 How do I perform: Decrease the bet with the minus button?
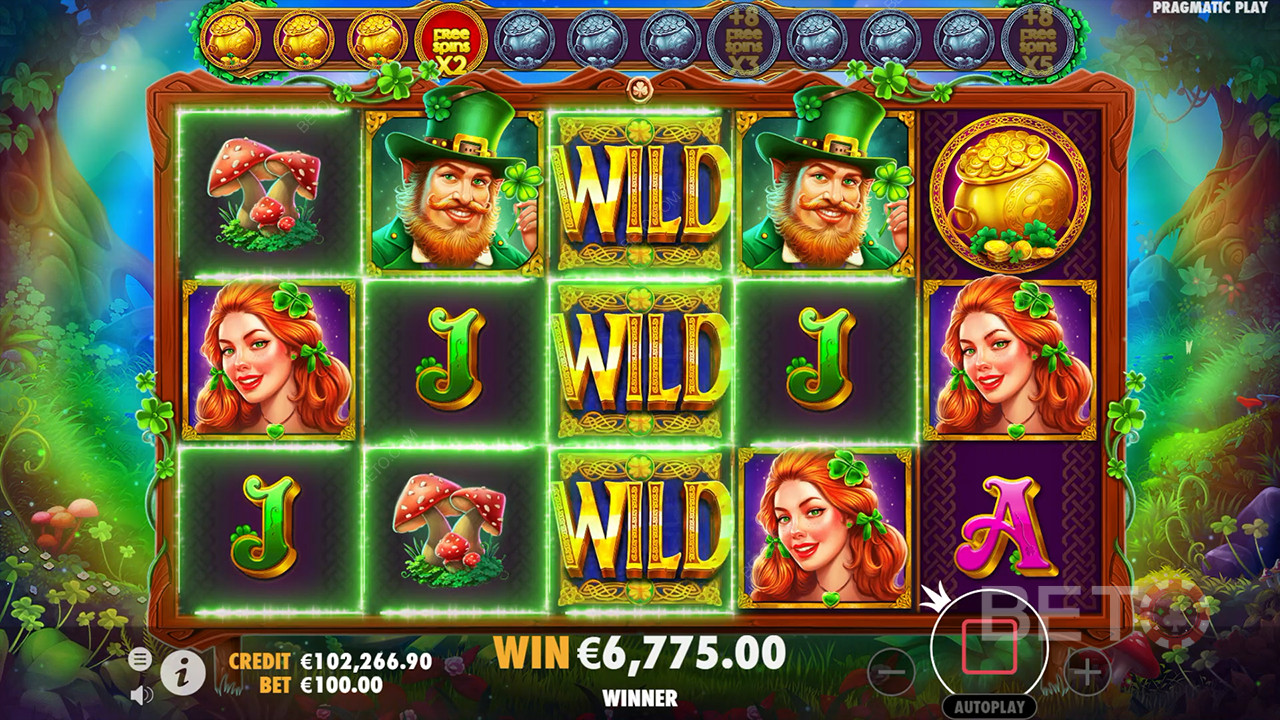pyautogui.click(x=892, y=672)
